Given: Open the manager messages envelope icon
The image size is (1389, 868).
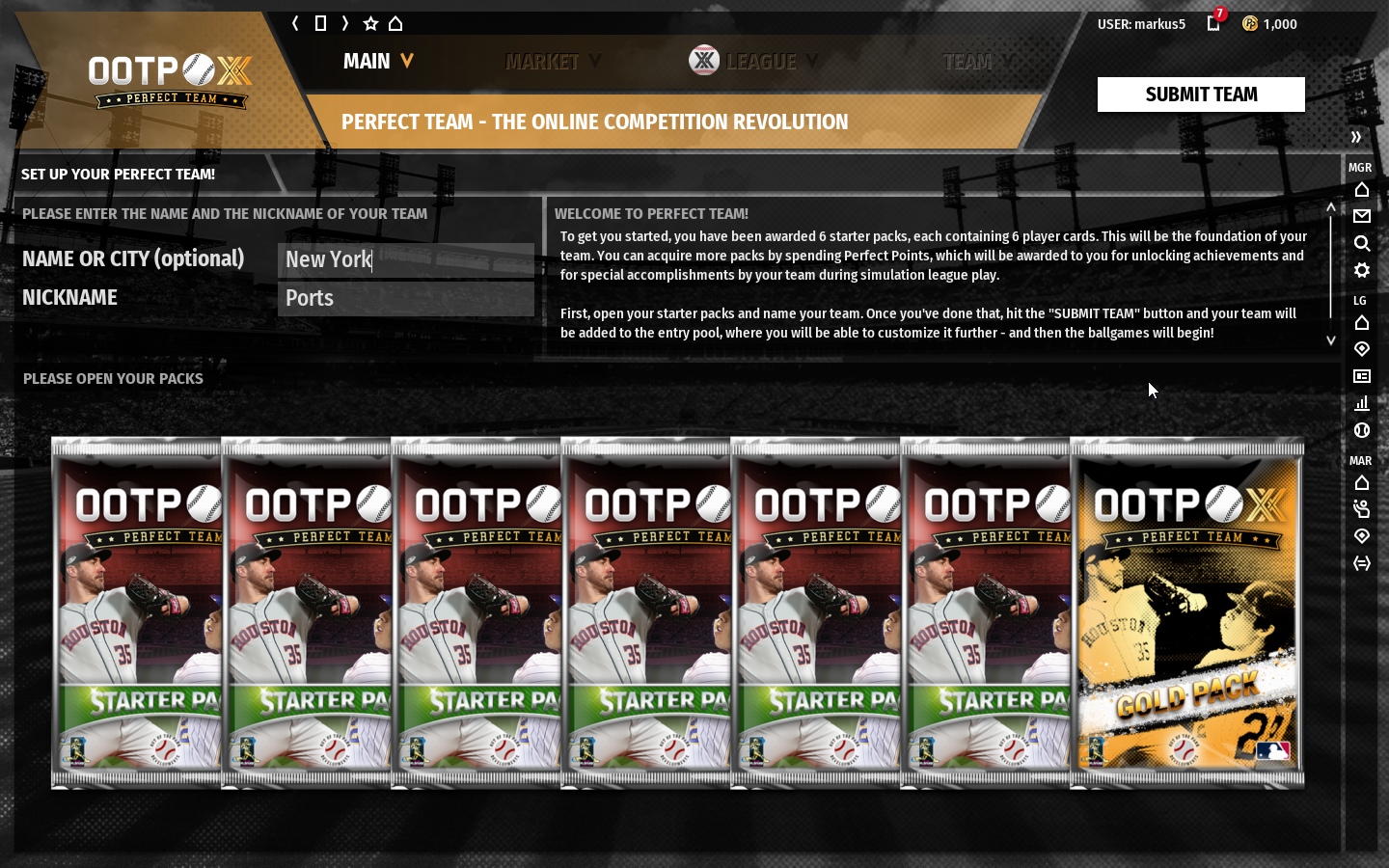Looking at the screenshot, I should pyautogui.click(x=1362, y=216).
